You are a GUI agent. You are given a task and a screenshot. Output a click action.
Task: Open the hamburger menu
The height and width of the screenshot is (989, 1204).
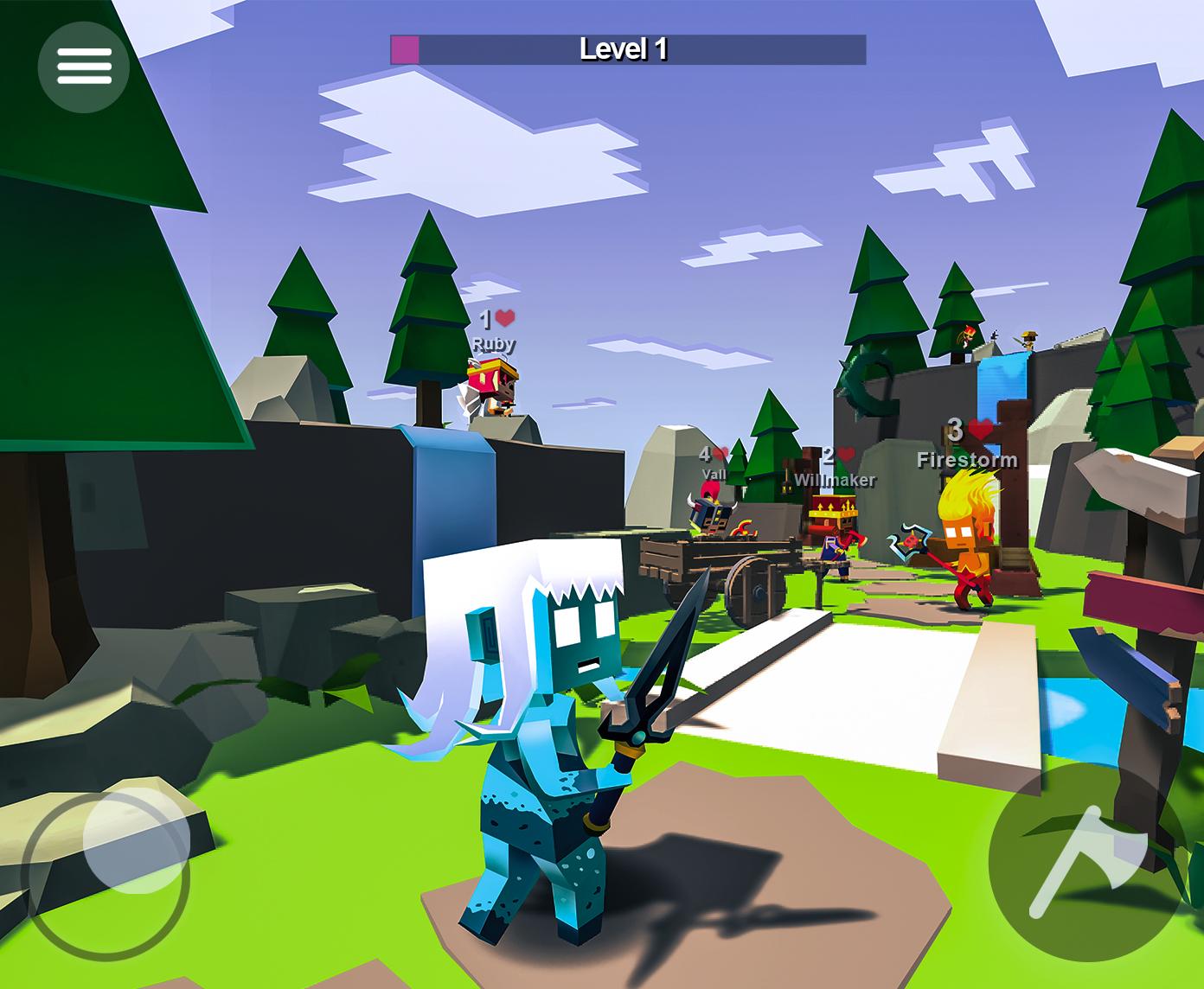pos(84,67)
